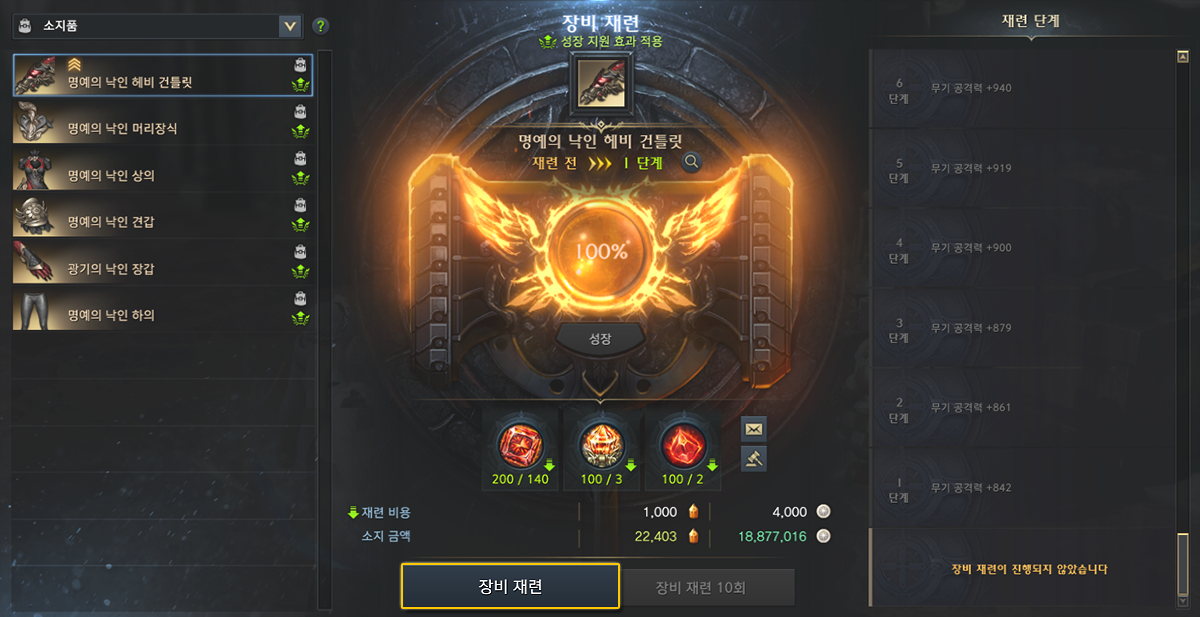Select the 100 / 3 material slot
This screenshot has height=617, width=1200.
(601, 448)
